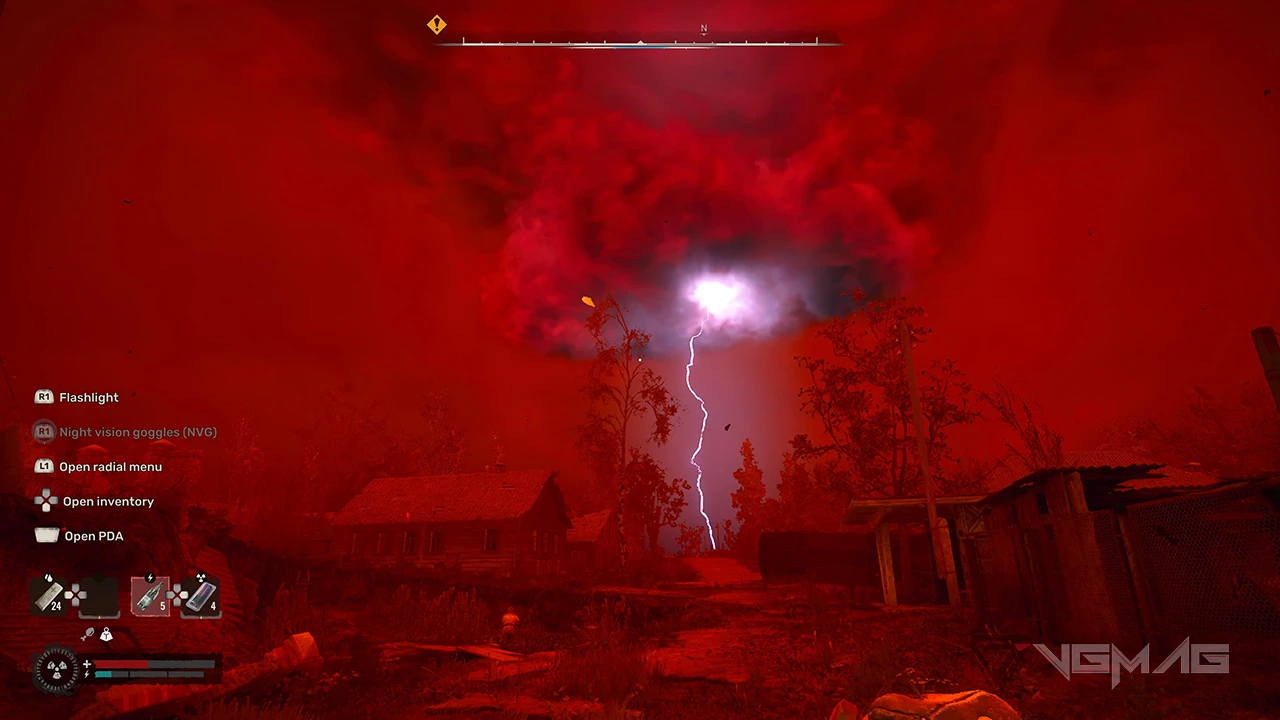Use the energy drink quick slot
The image size is (1280, 720).
150,596
